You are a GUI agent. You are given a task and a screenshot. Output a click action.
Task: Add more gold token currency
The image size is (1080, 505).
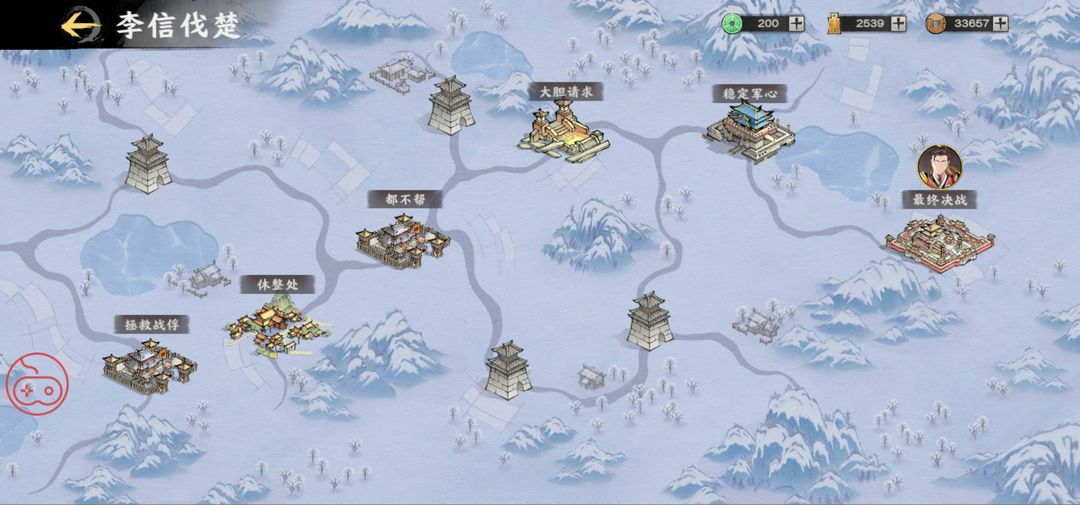(x=898, y=23)
